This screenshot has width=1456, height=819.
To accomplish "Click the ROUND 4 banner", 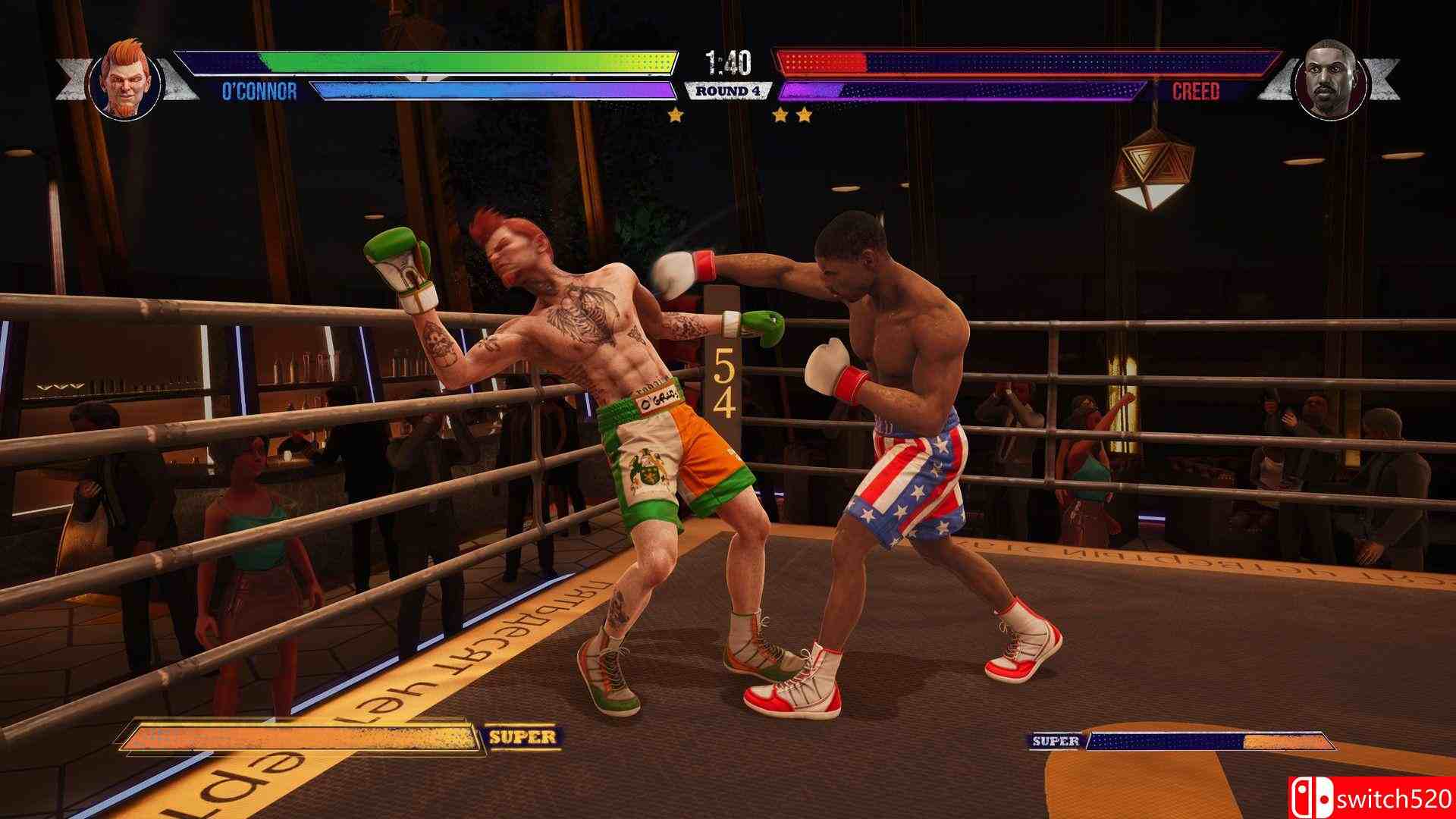I will [x=727, y=89].
